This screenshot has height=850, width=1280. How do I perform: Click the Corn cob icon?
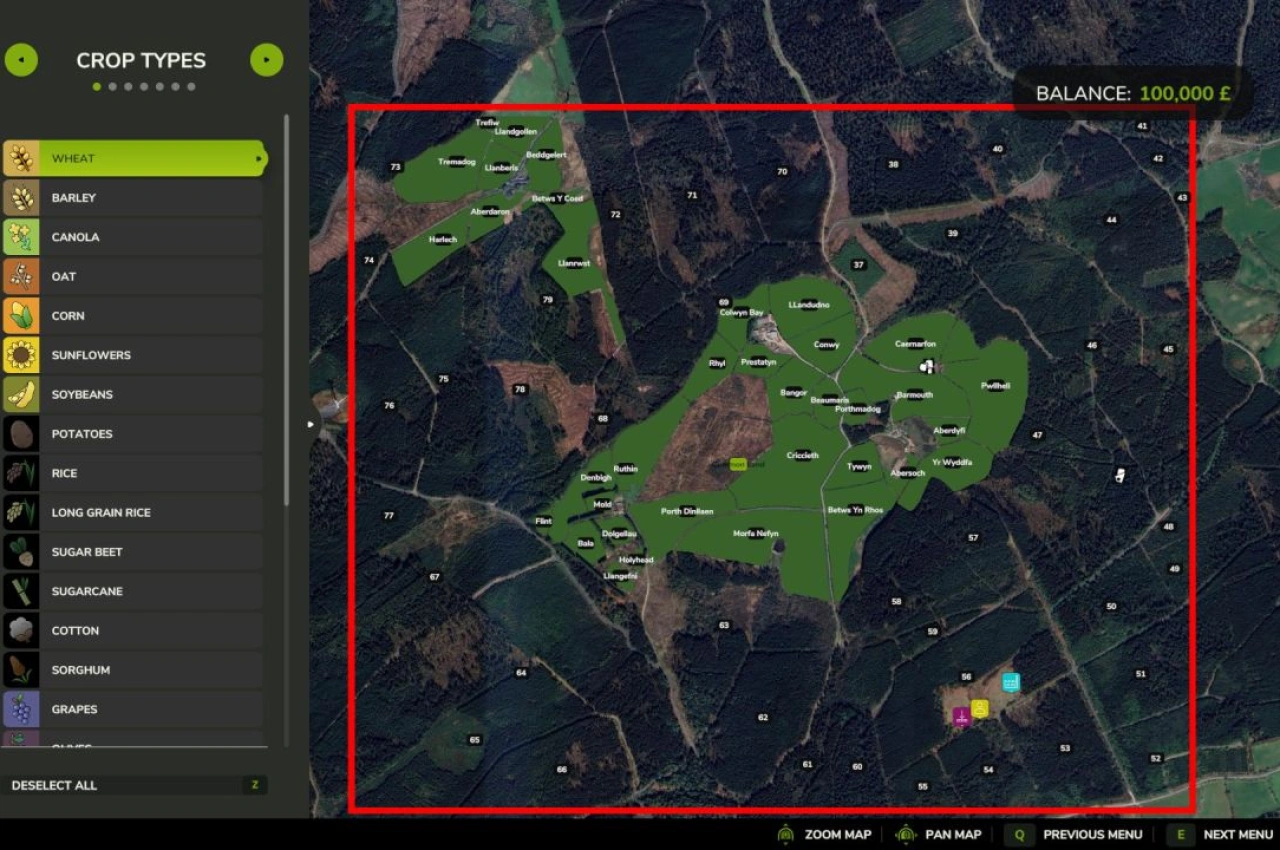point(22,315)
